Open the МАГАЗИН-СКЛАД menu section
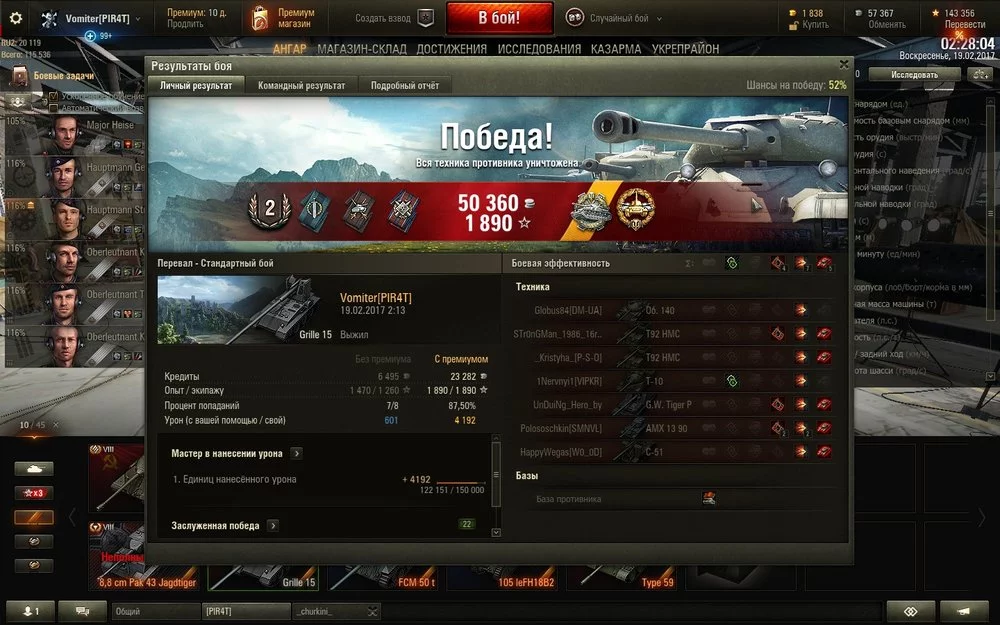The image size is (1000, 625). (x=362, y=49)
